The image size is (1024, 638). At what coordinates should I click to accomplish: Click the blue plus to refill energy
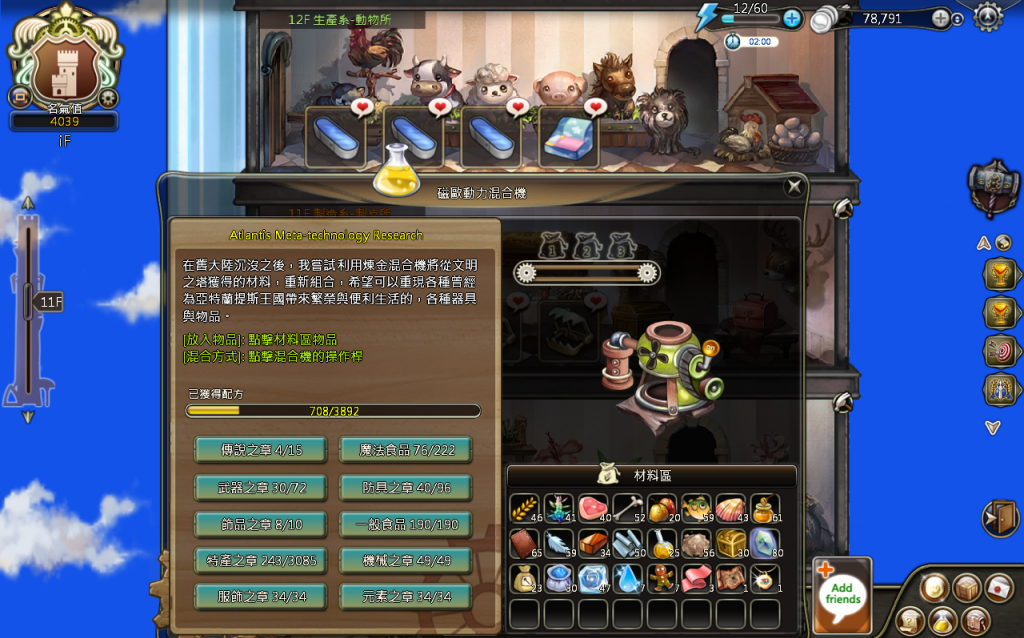tap(792, 18)
